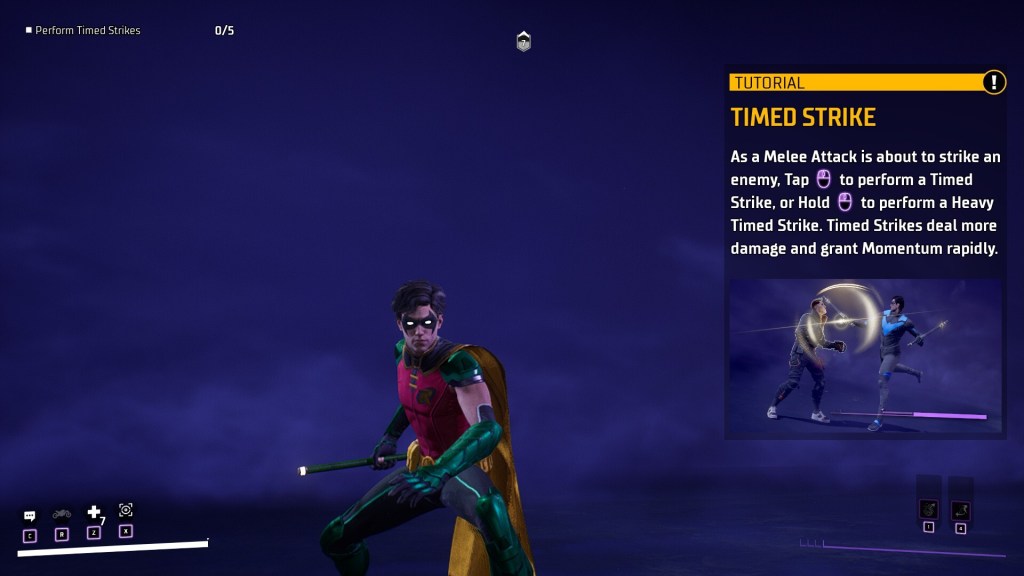Click the Tutorial exclamation mark icon
The height and width of the screenshot is (576, 1024).
coord(993,83)
